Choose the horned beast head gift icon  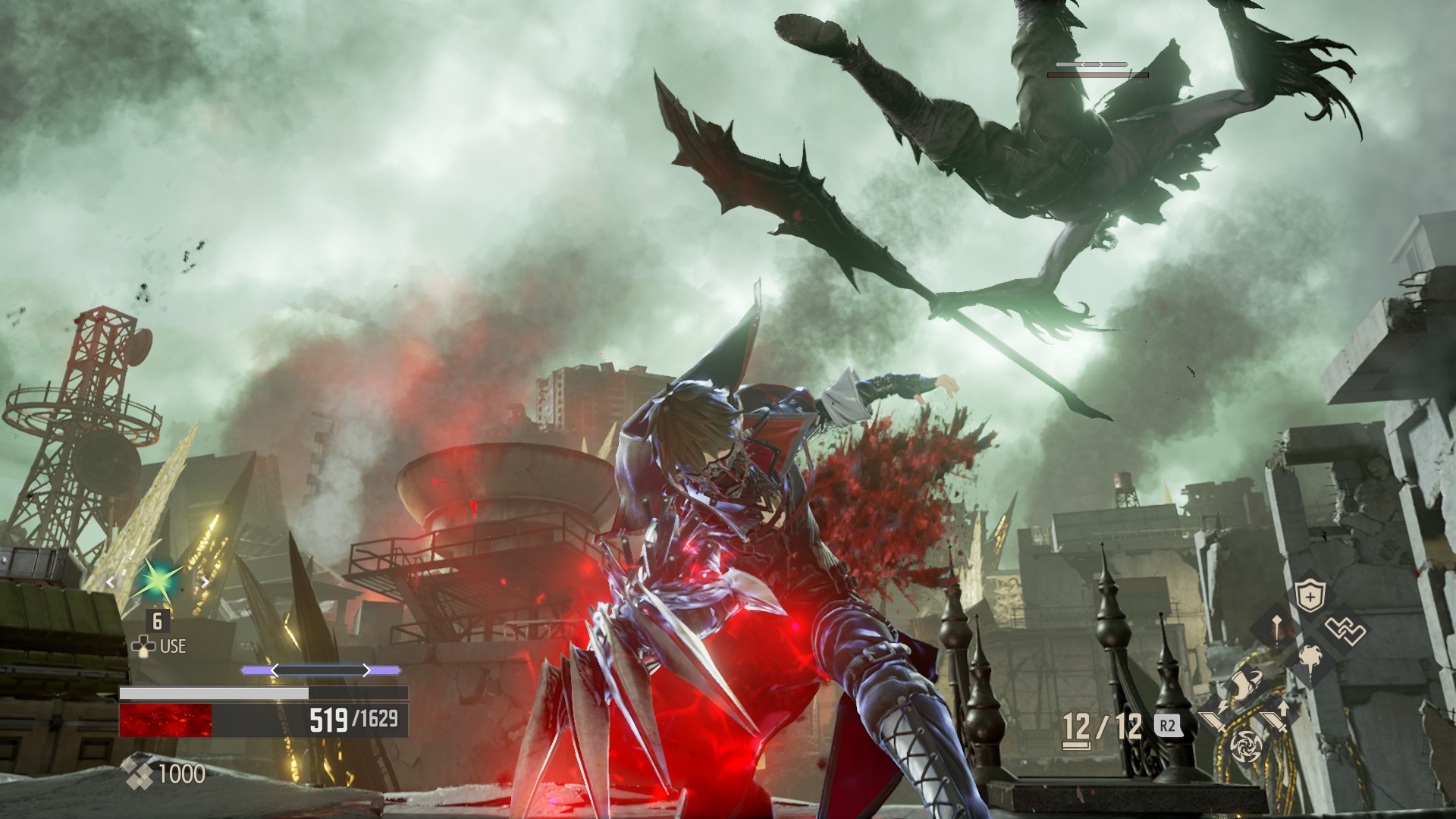[1247, 684]
